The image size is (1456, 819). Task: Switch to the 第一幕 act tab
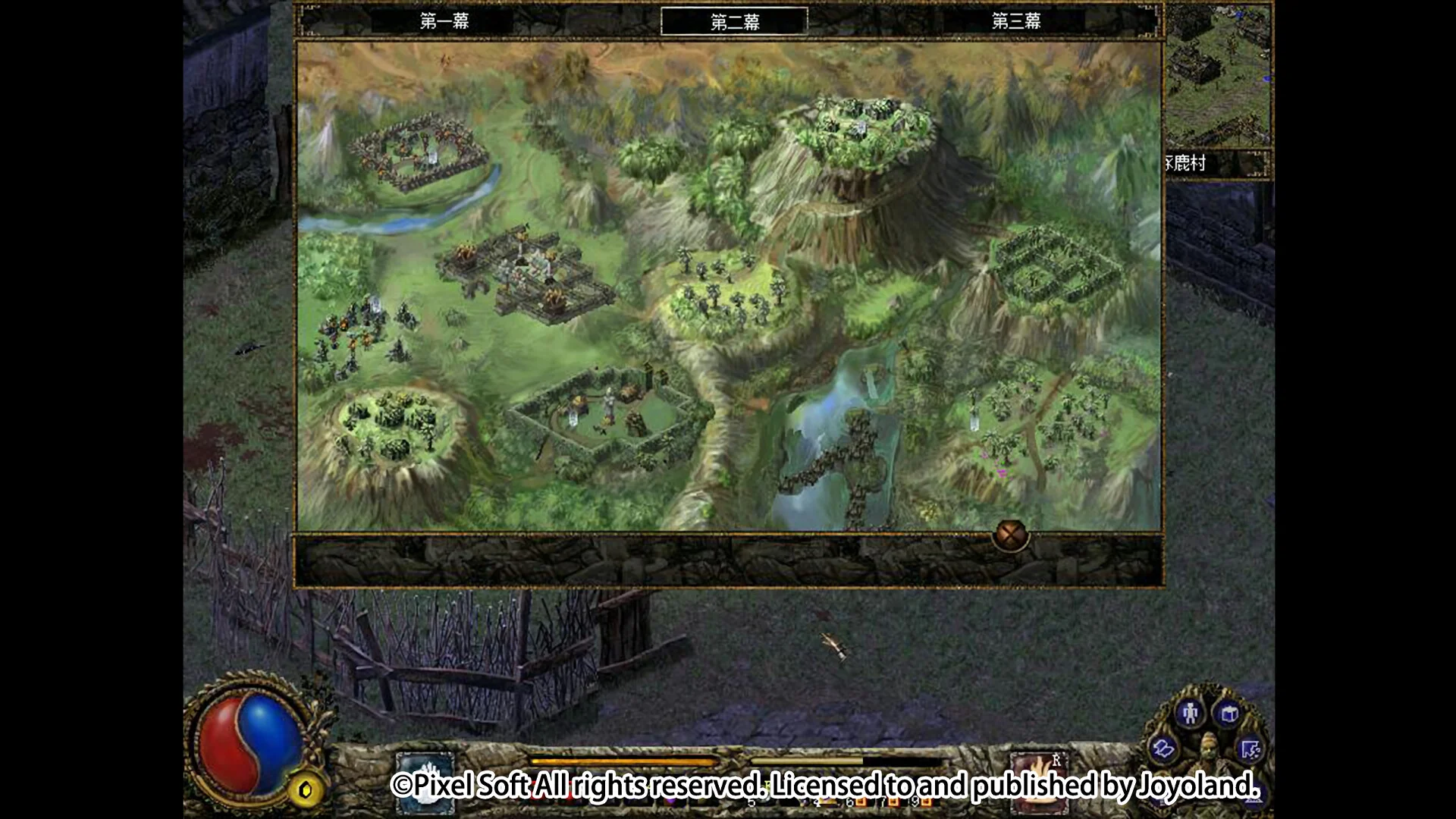pyautogui.click(x=444, y=22)
